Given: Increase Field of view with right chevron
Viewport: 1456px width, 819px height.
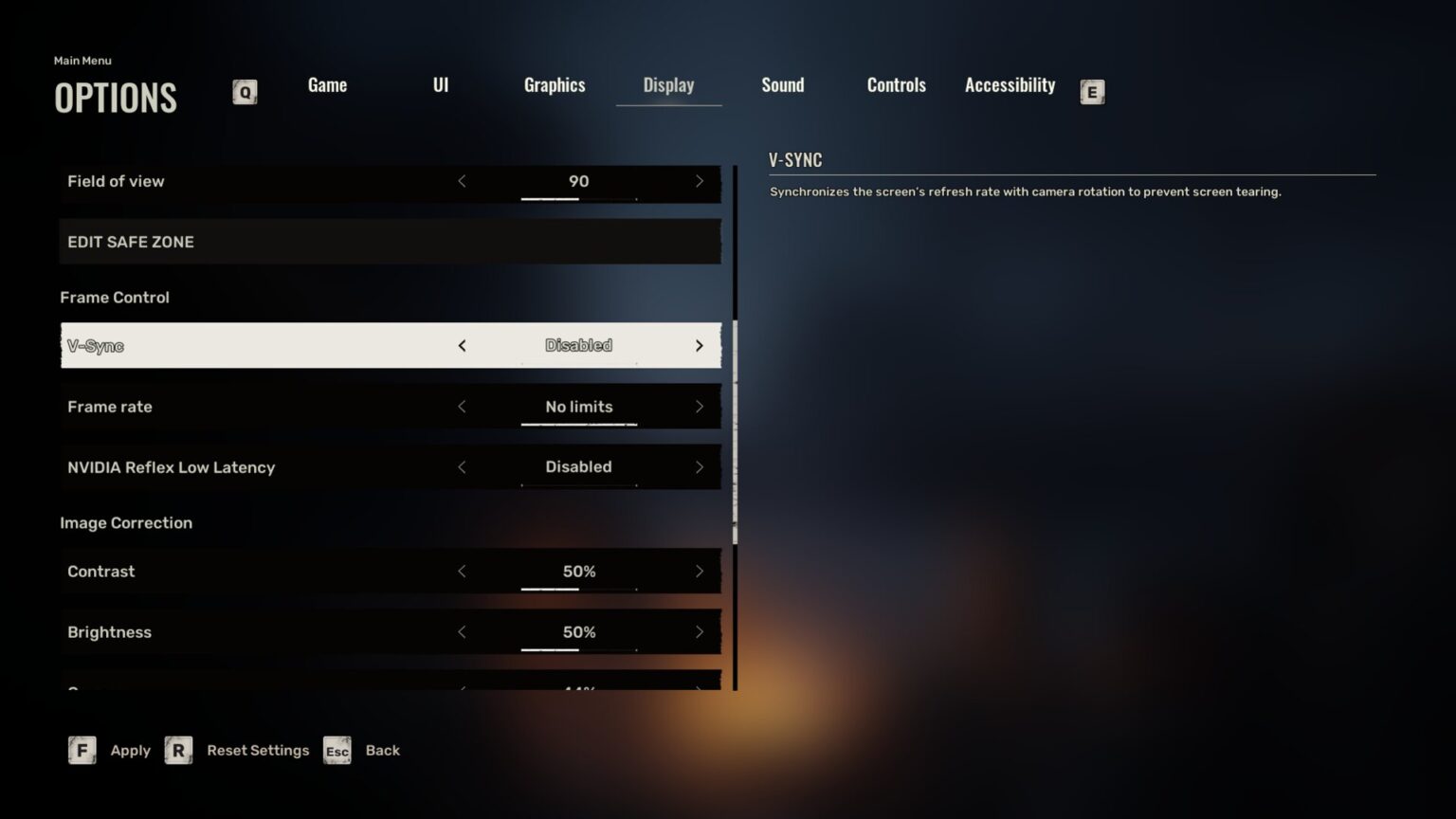Looking at the screenshot, I should [x=700, y=181].
